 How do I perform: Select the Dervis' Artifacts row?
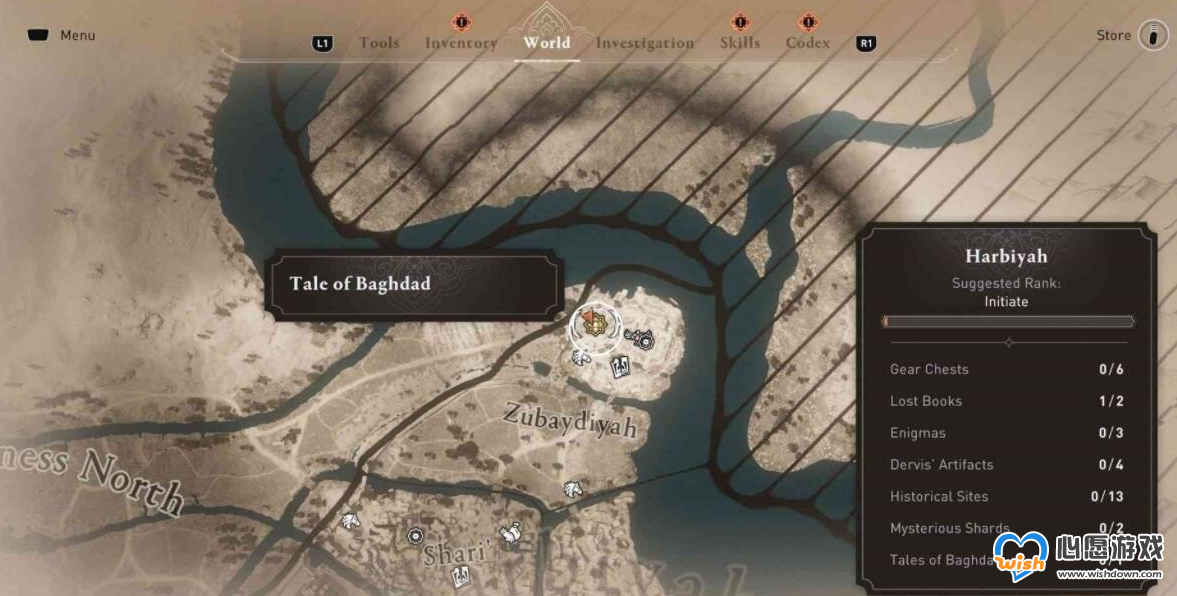pos(1007,465)
